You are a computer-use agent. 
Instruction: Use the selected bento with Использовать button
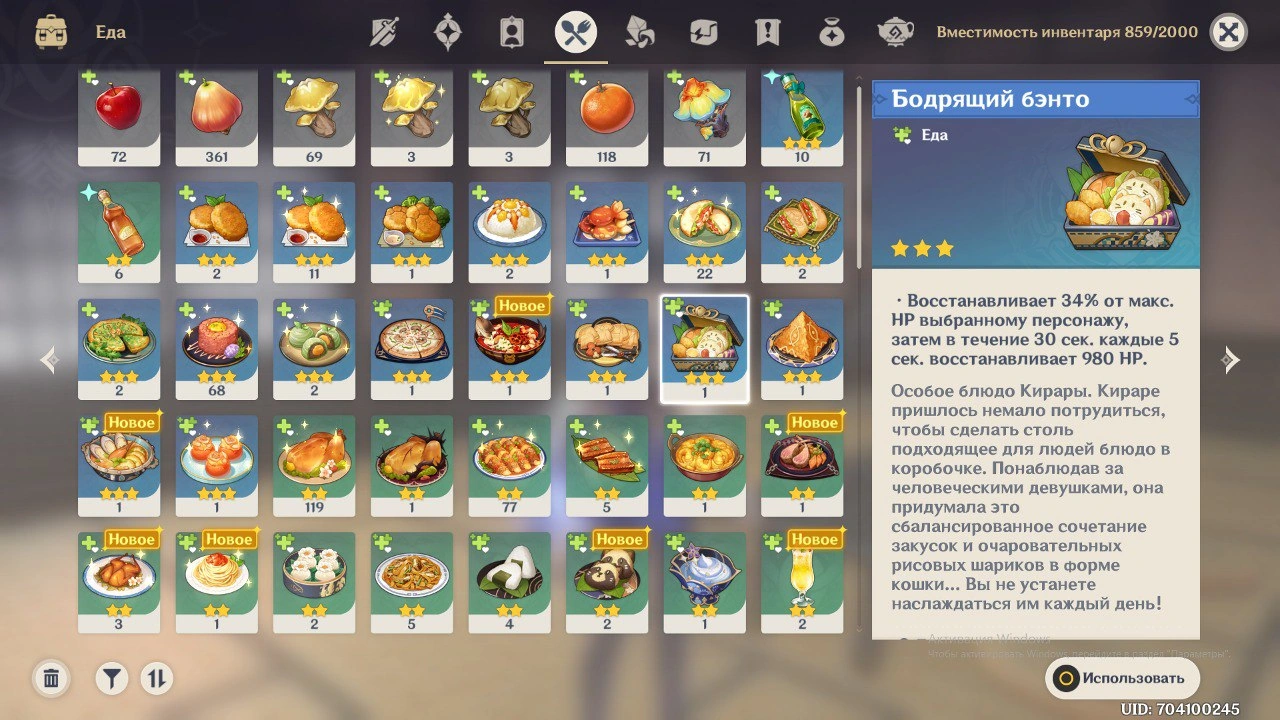pos(1122,678)
